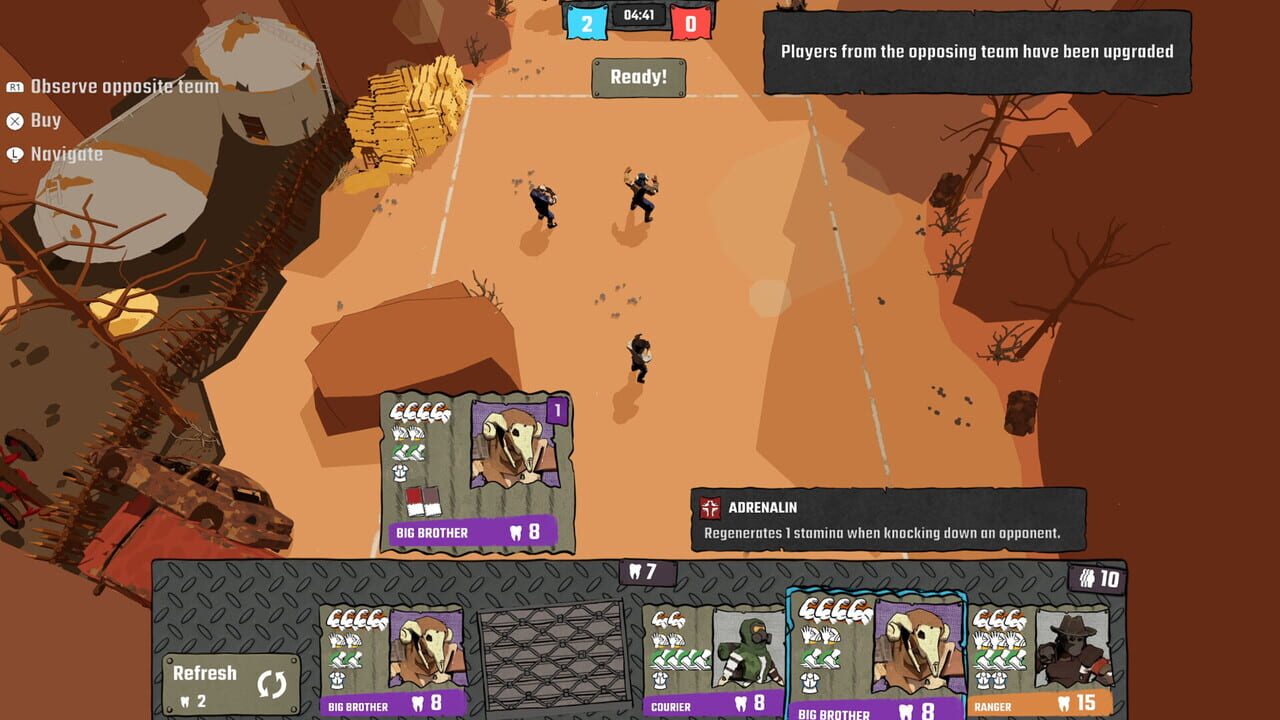Click the match timer showing 04:41

[638, 15]
